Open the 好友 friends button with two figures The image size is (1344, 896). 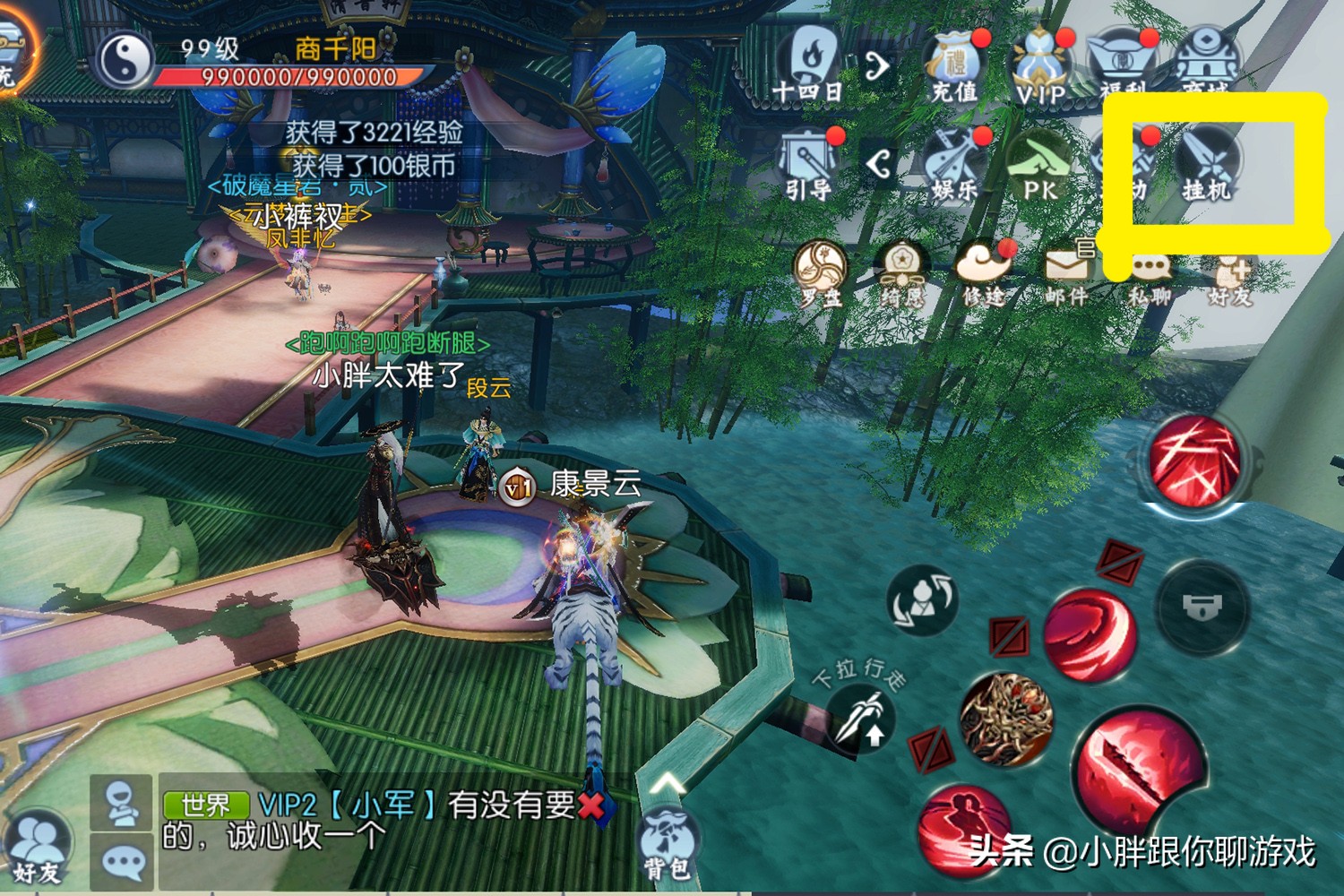pyautogui.click(x=38, y=849)
